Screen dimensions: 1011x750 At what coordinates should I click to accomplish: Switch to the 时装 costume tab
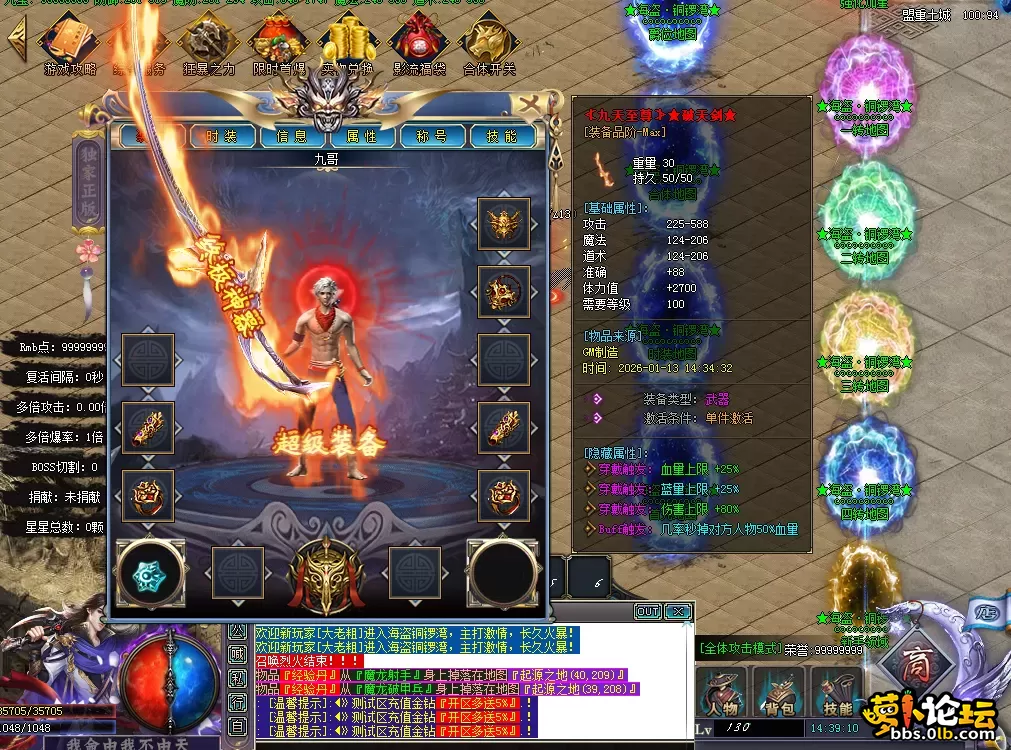click(x=221, y=137)
